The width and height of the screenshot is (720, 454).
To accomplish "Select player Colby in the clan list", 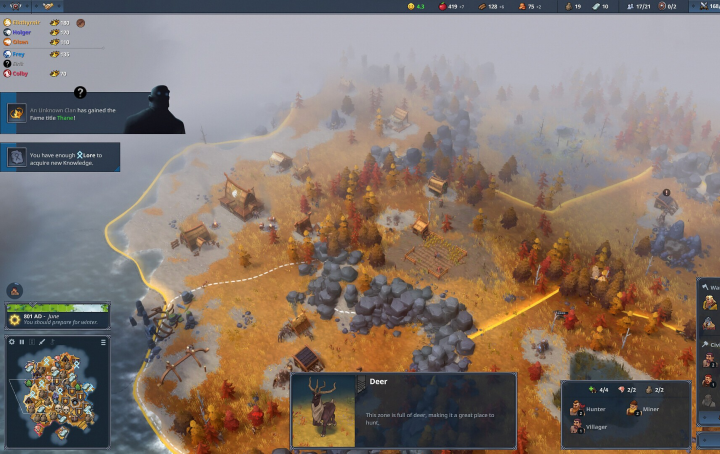I will [22, 74].
